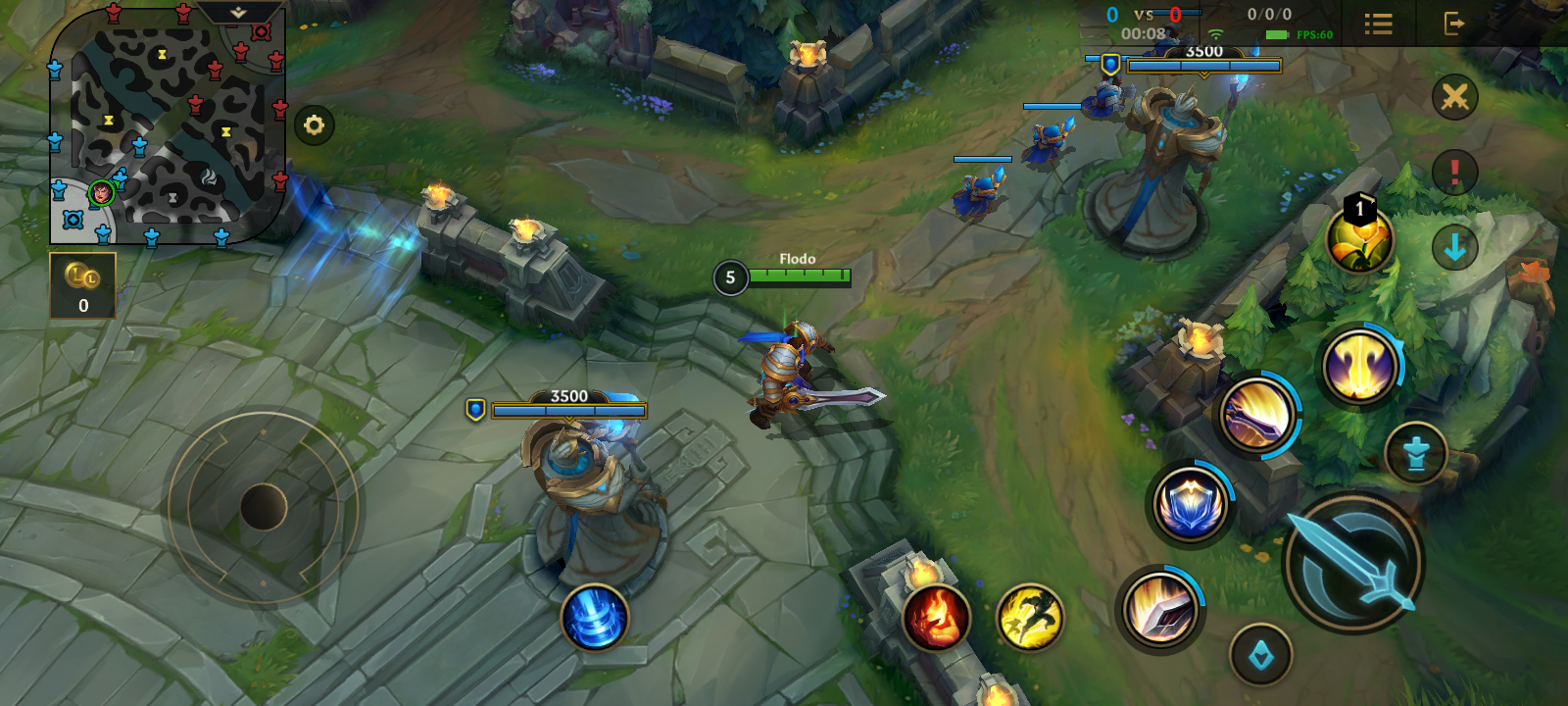Open the minimap
This screenshot has height=706, width=1568.
click(167, 126)
